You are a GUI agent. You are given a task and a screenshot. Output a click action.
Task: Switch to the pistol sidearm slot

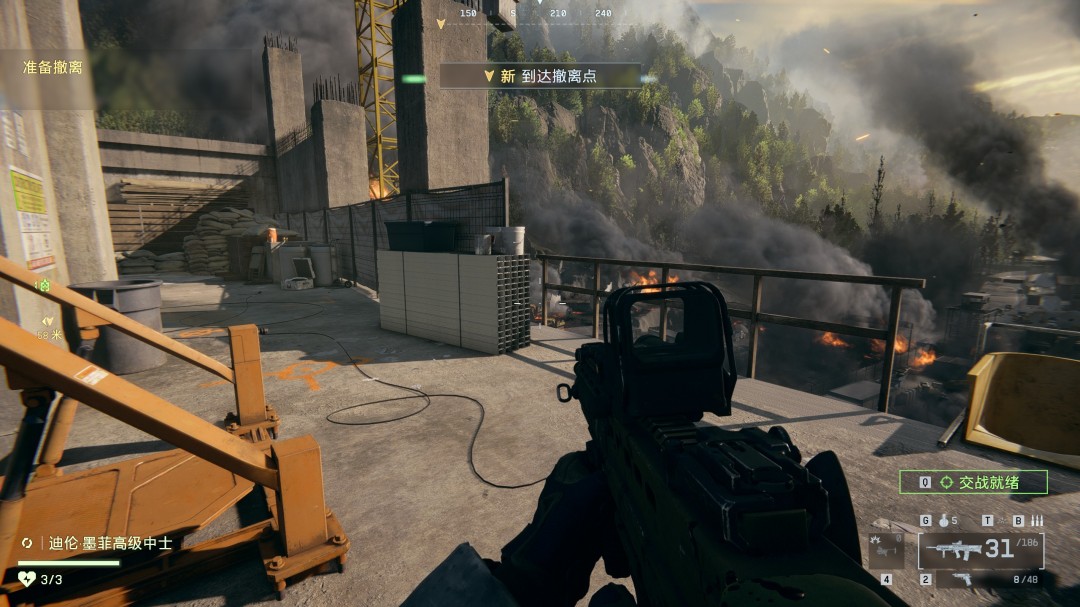click(962, 579)
